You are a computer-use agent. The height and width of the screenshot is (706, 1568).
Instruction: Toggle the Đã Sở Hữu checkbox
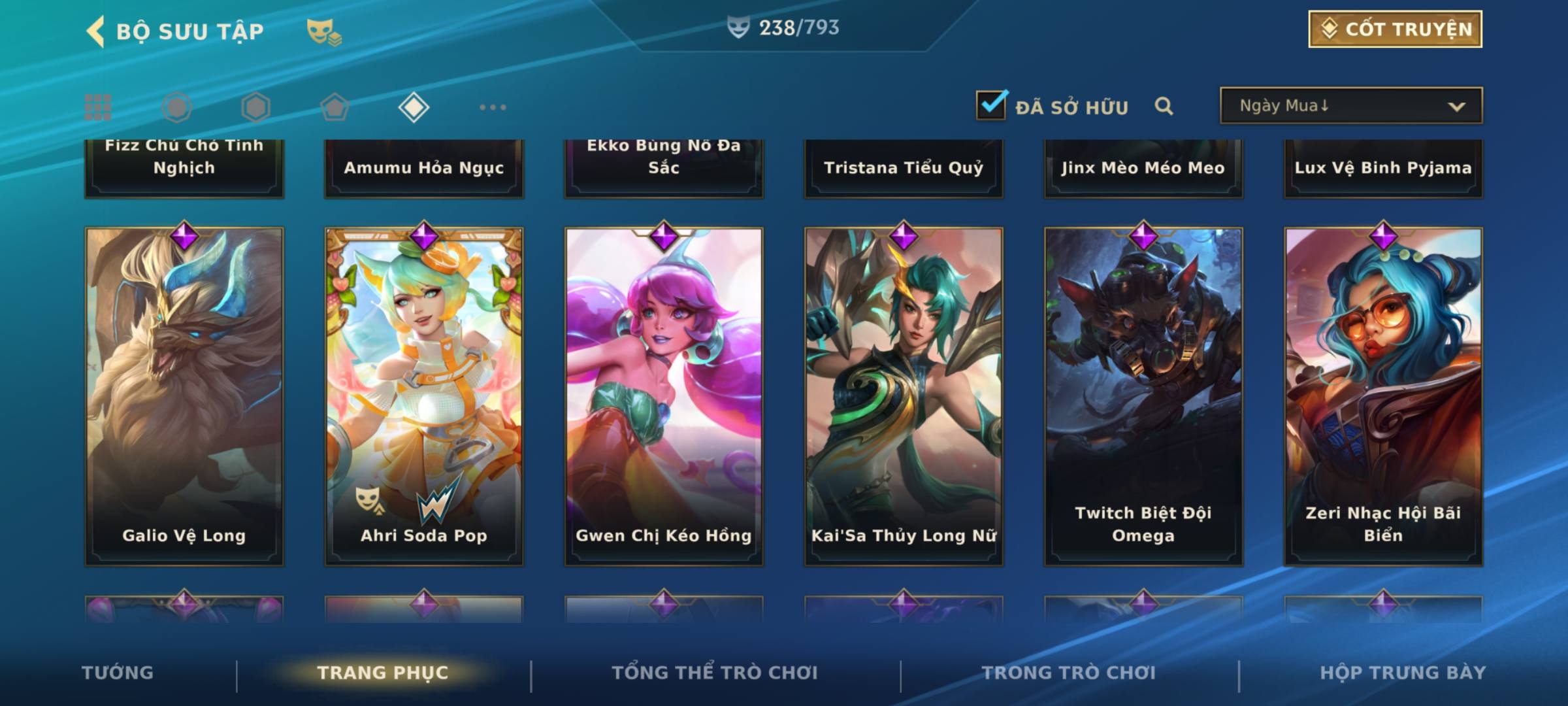point(991,105)
